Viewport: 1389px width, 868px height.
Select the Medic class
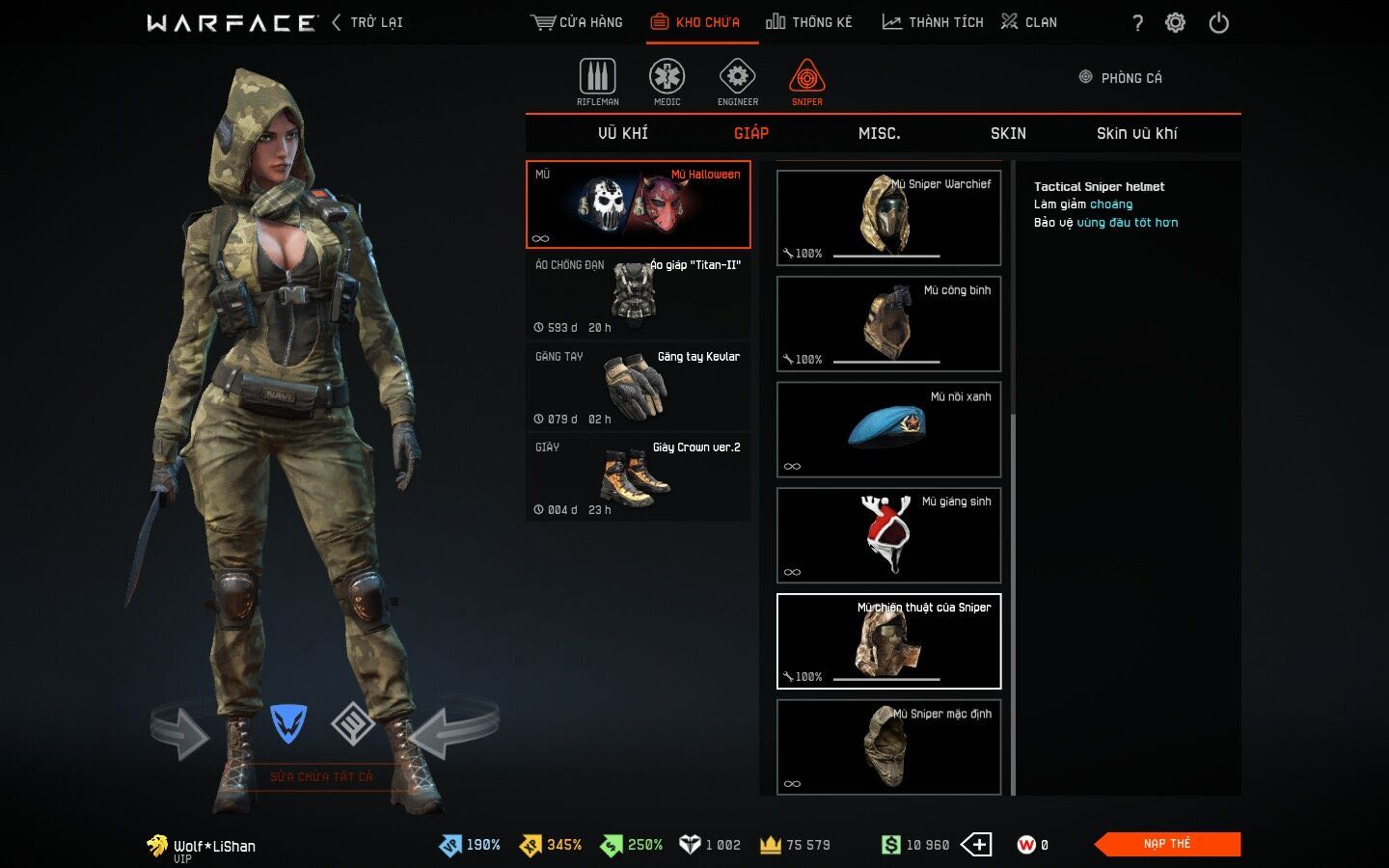(667, 82)
